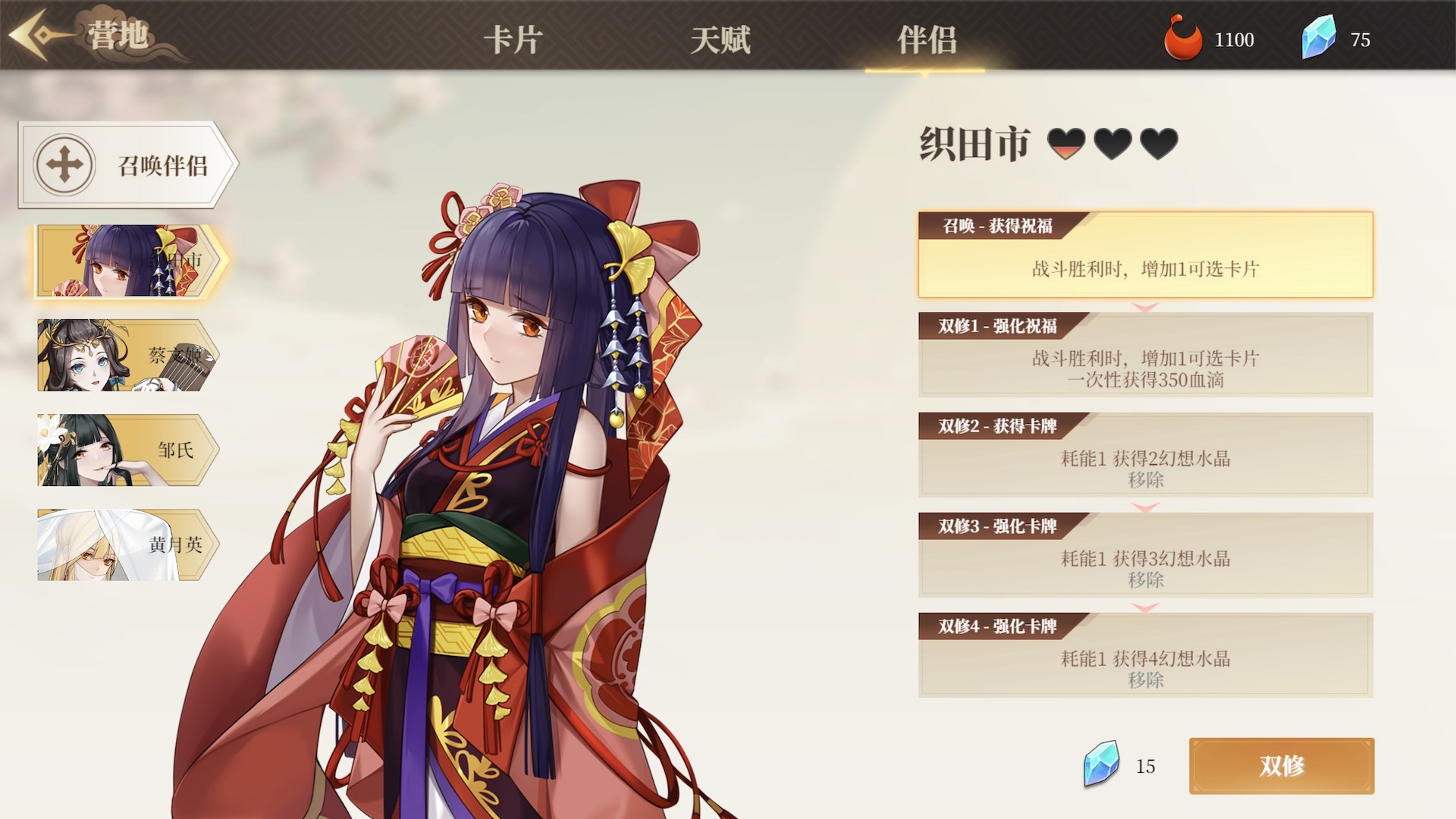Click the fire essence currency icon
Image resolution: width=1456 pixels, height=819 pixels.
click(x=1185, y=38)
